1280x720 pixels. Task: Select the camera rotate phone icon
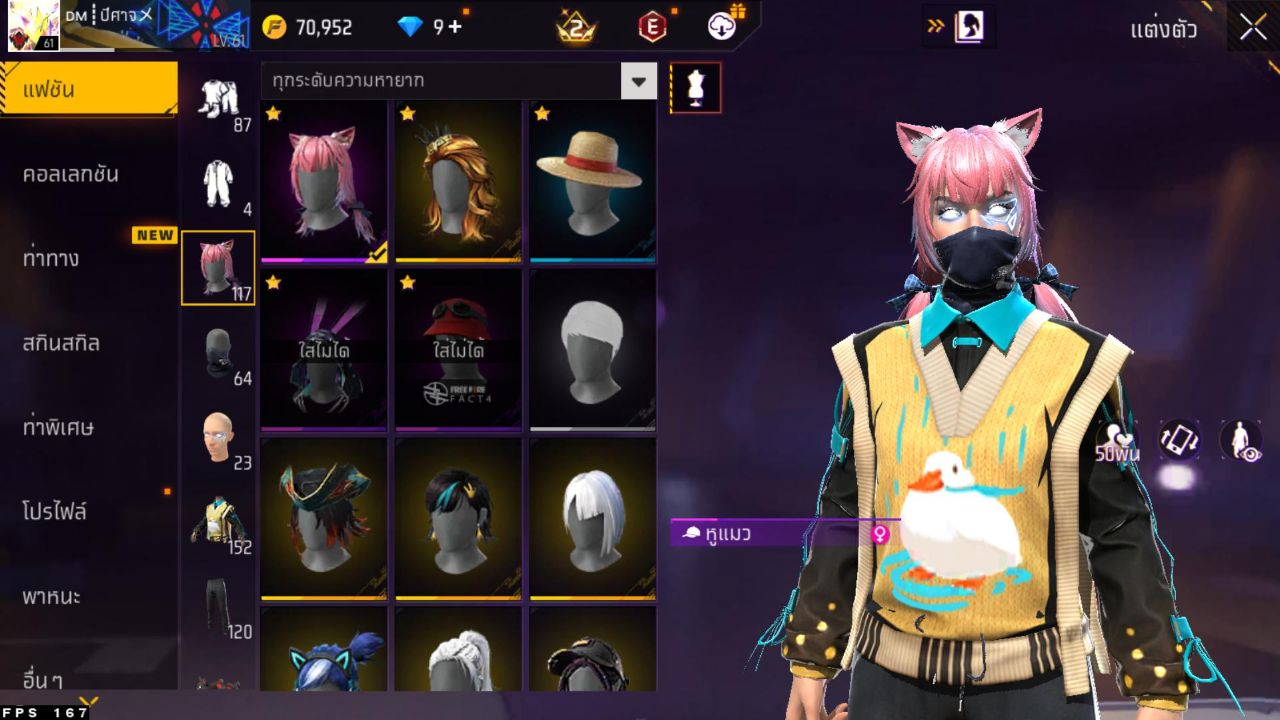1181,438
